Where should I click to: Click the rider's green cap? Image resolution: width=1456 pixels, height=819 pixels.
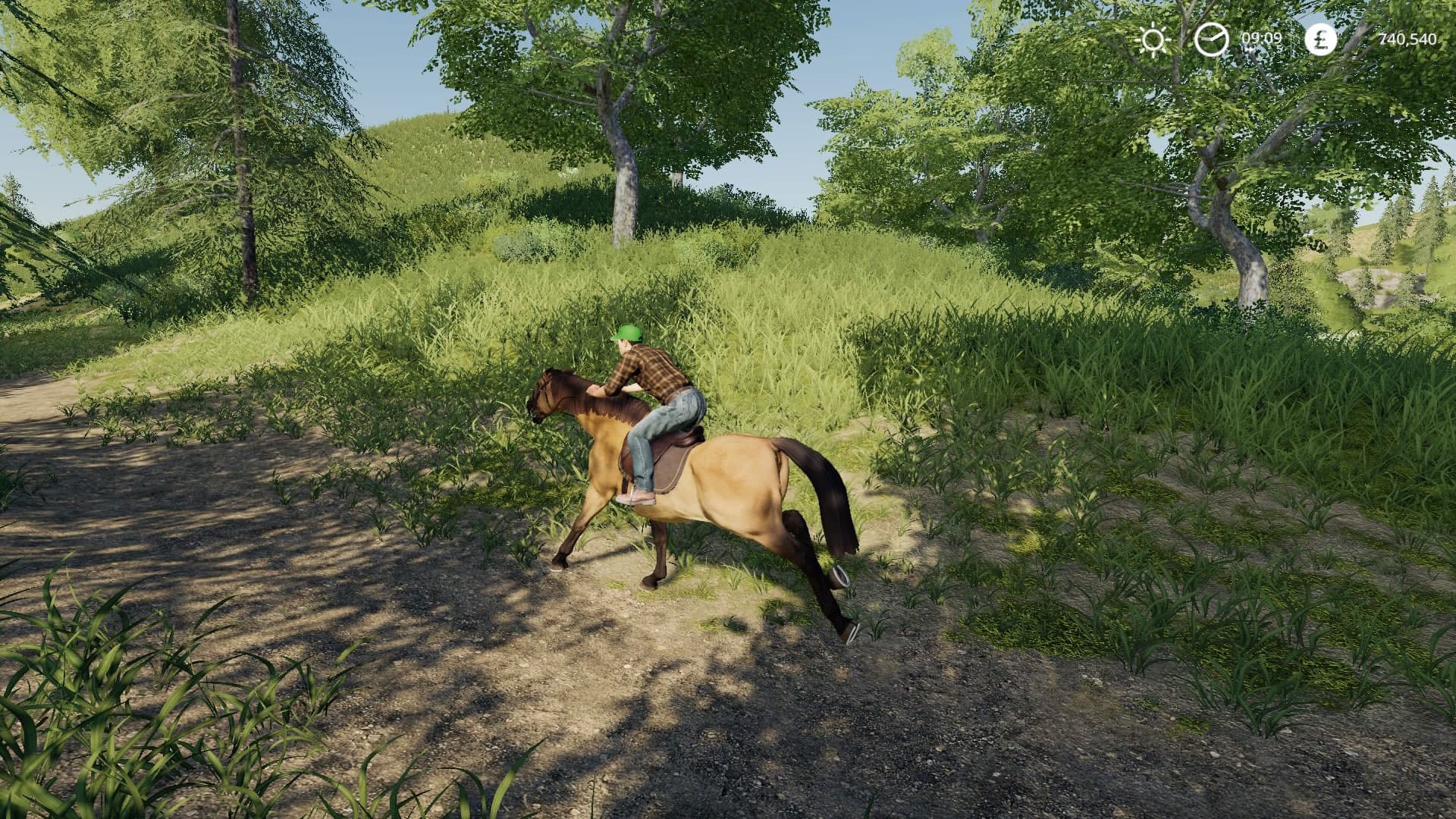pyautogui.click(x=628, y=334)
